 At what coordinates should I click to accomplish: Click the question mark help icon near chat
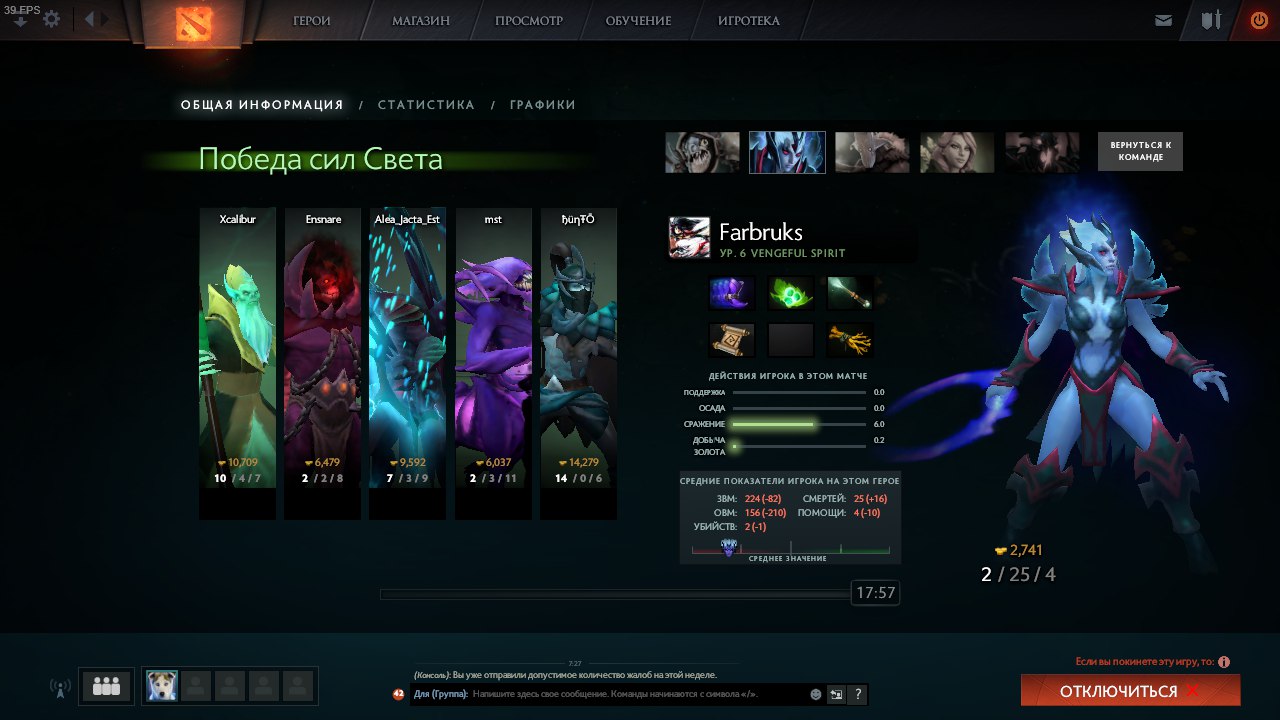[858, 694]
